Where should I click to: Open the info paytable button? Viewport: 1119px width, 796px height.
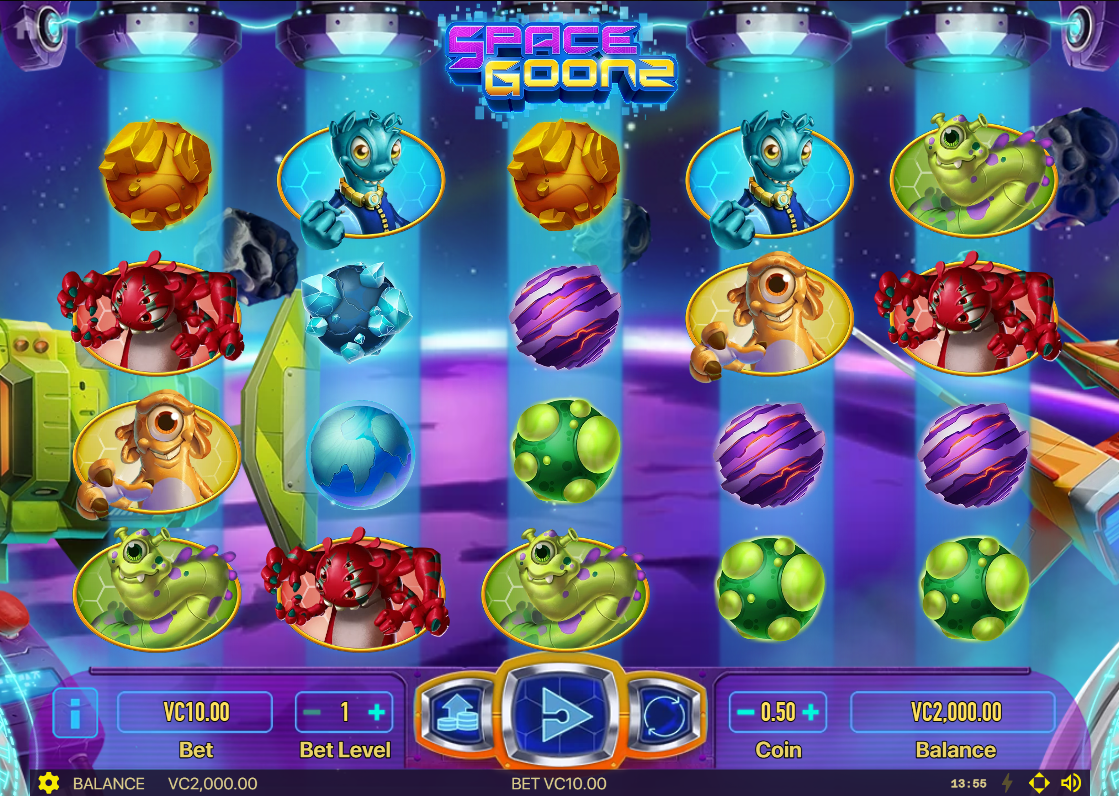(75, 713)
